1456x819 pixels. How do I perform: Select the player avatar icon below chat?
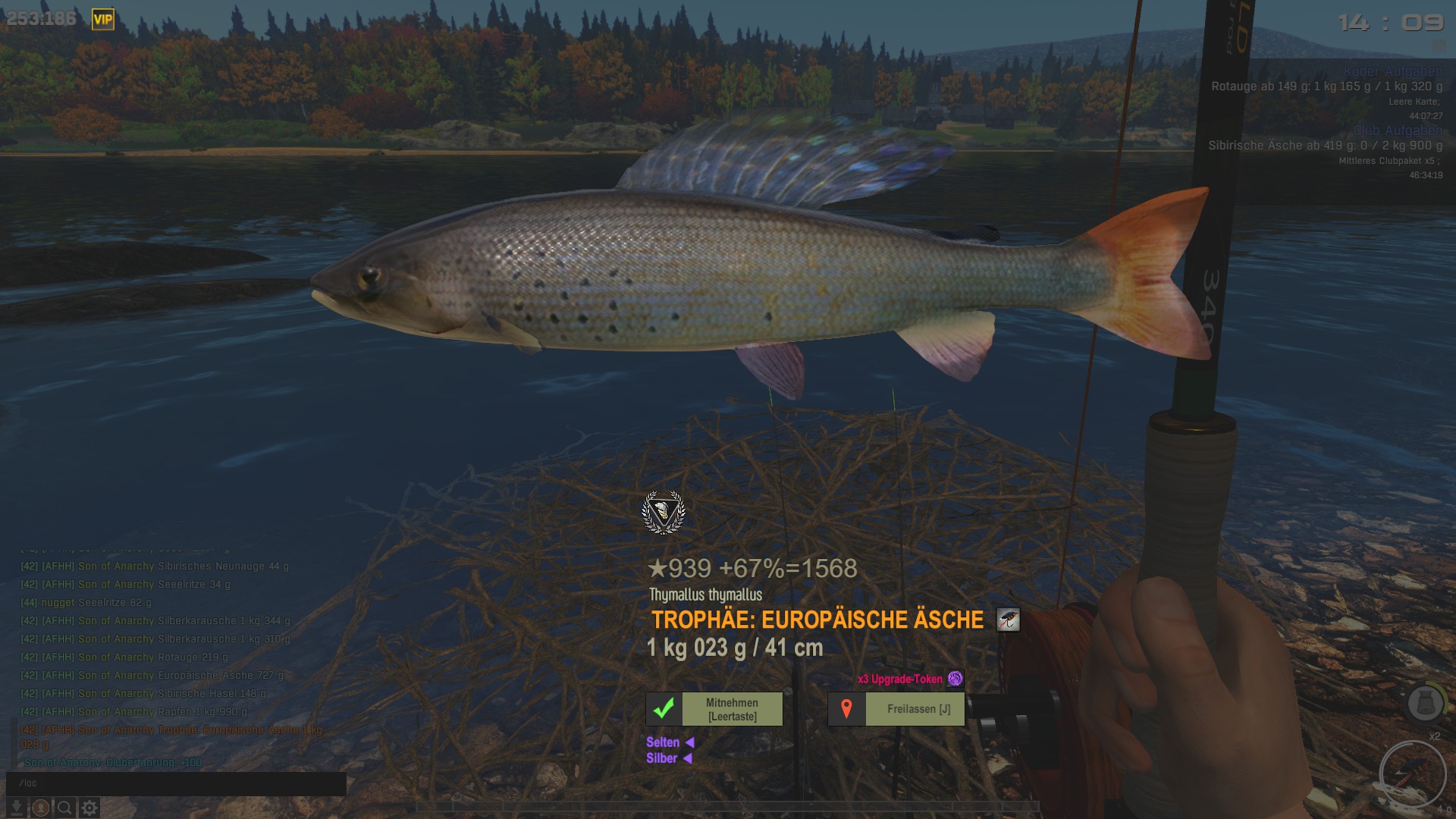coord(41,808)
